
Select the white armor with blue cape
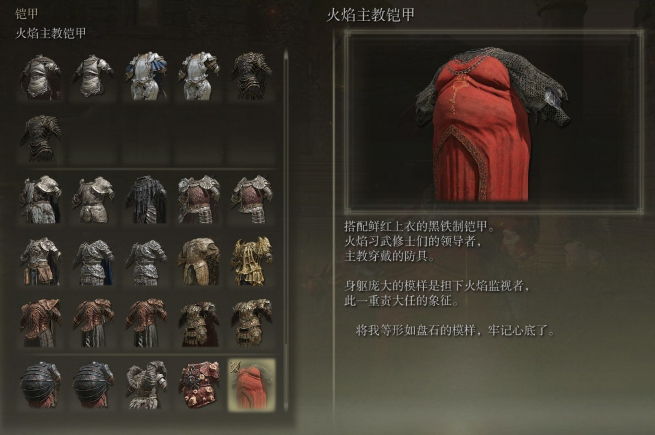(146, 76)
